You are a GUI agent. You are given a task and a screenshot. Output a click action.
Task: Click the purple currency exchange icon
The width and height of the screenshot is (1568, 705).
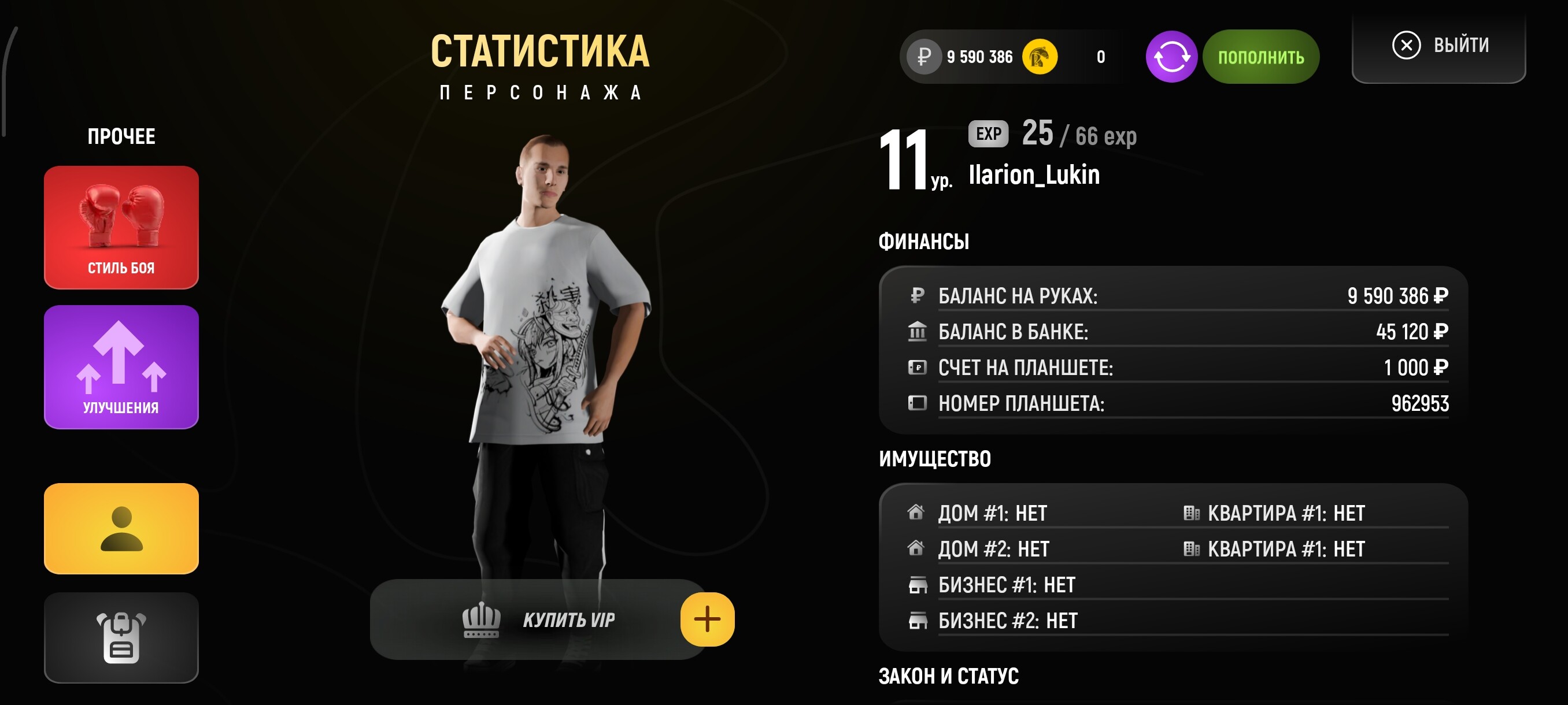1172,57
